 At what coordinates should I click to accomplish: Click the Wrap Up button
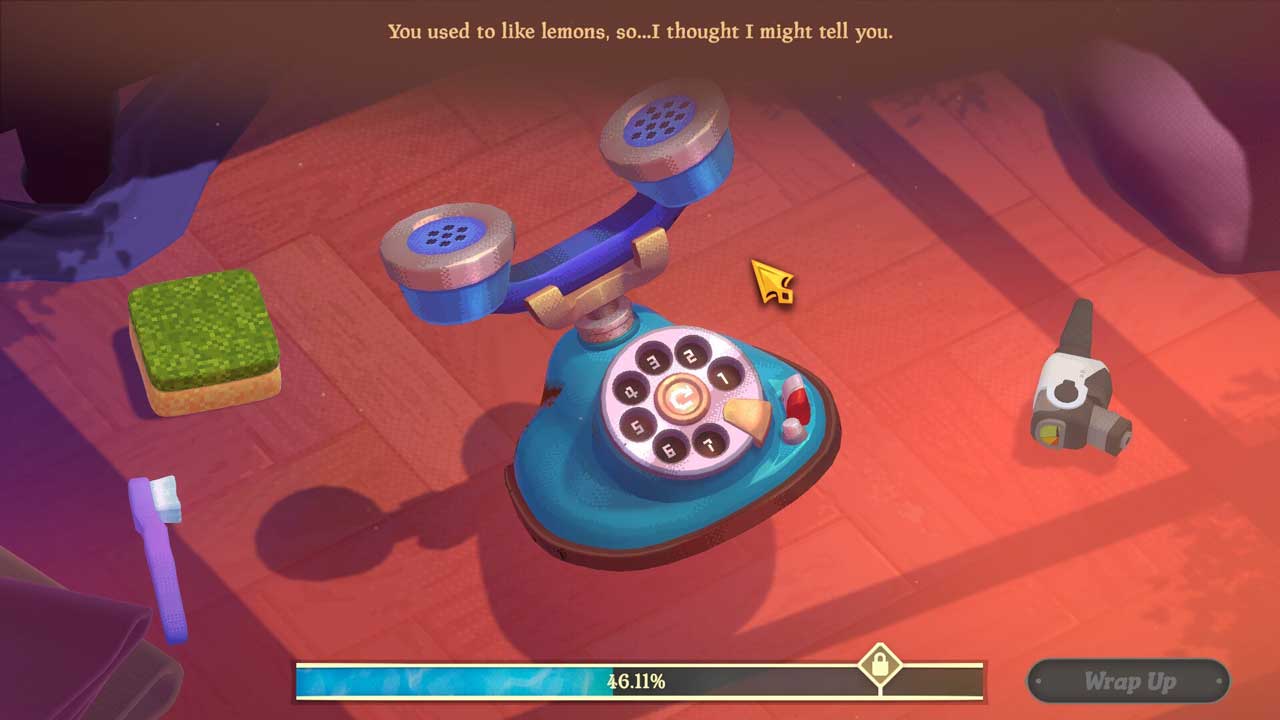1128,682
